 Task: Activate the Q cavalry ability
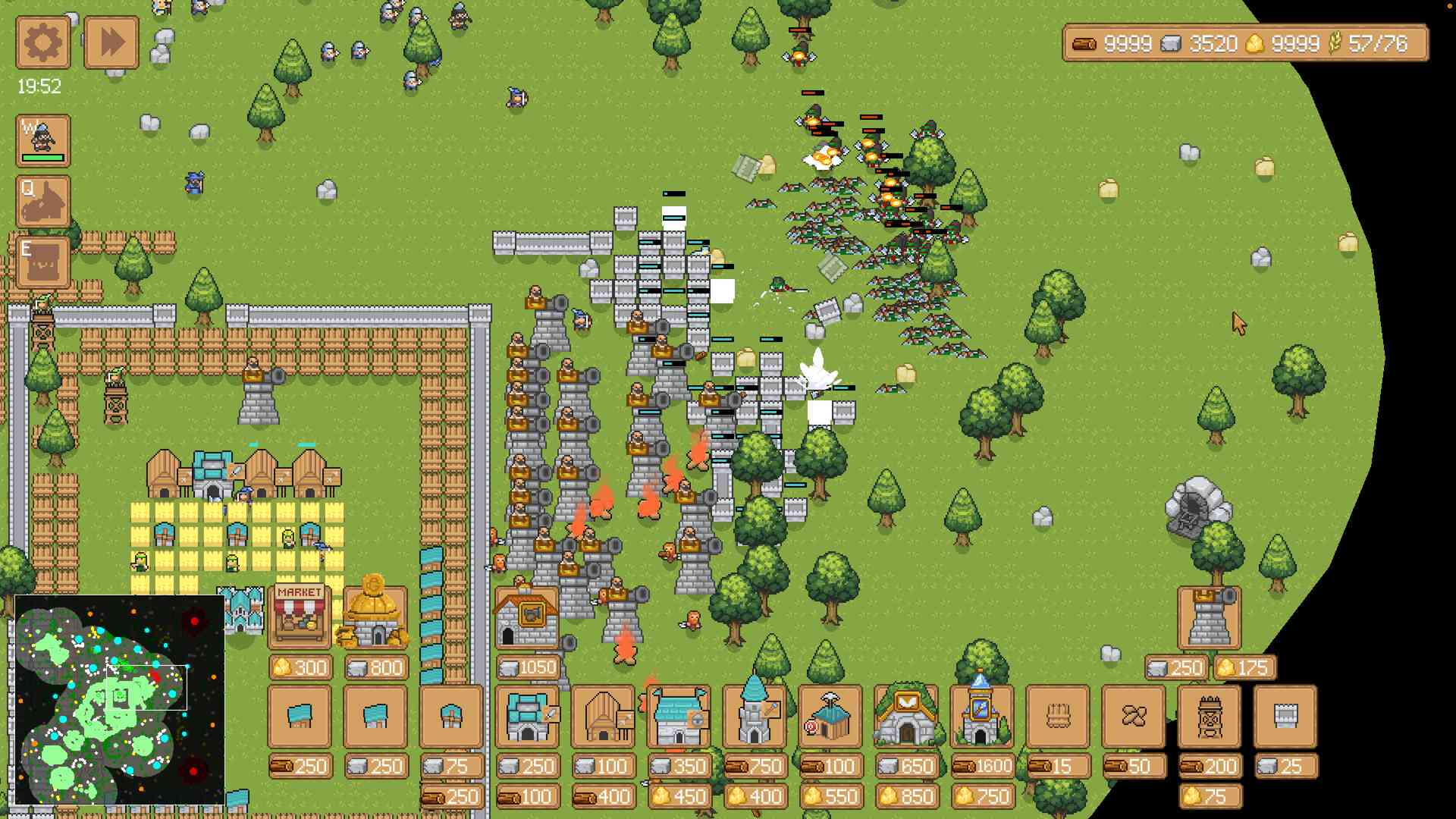42,202
